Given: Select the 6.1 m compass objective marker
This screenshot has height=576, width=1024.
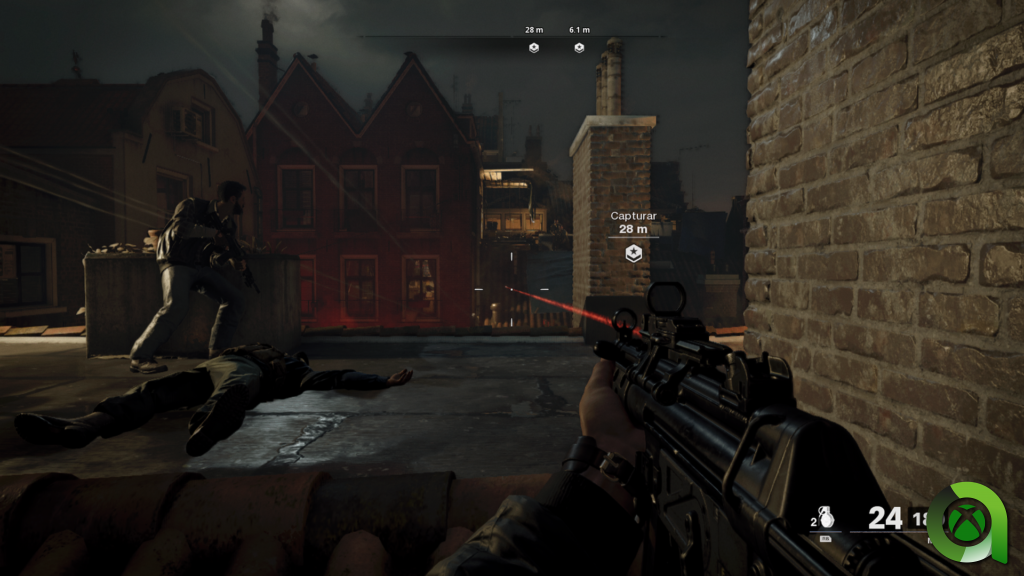Looking at the screenshot, I should 579,47.
